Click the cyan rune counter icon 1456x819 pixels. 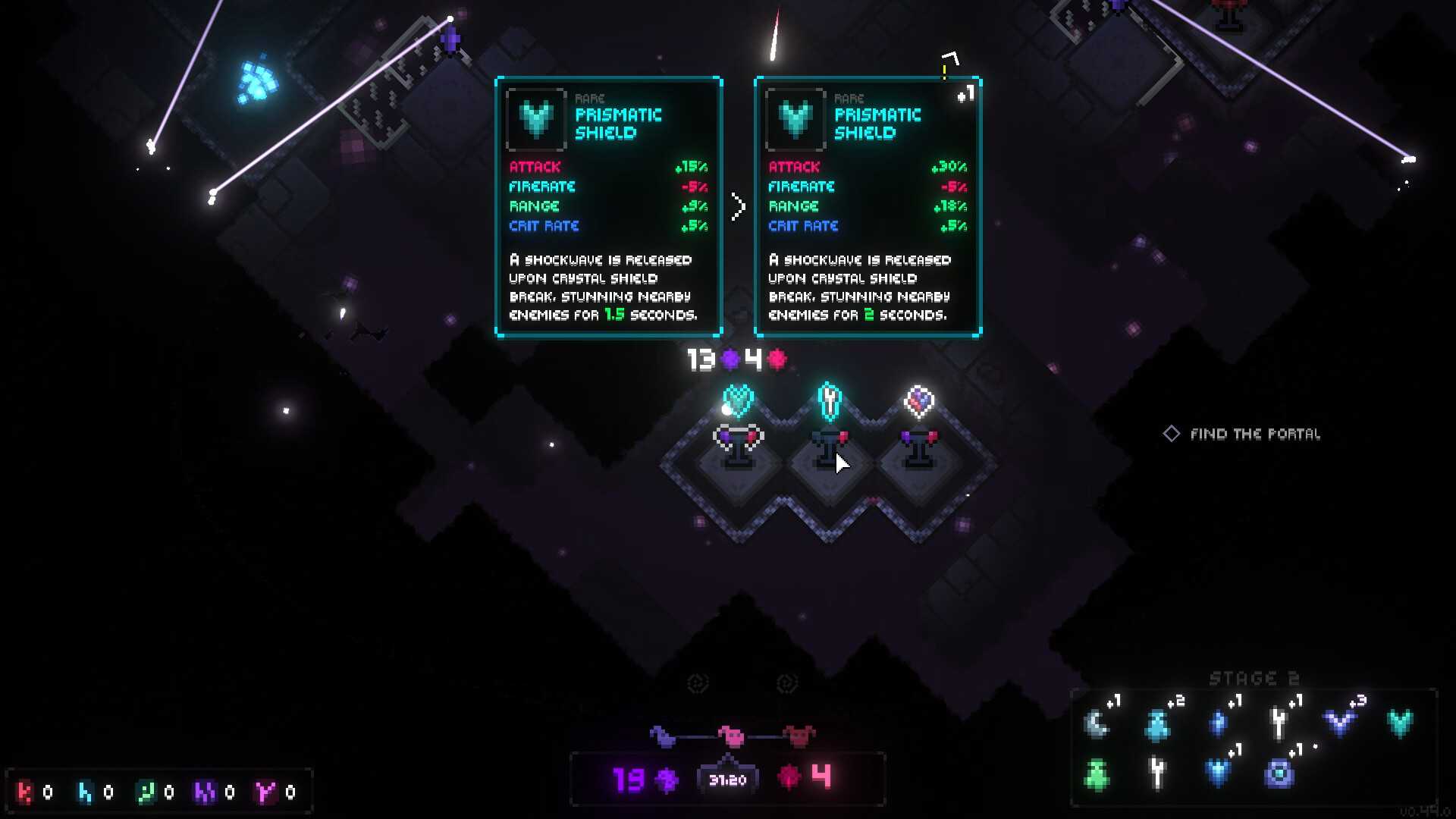point(85,792)
